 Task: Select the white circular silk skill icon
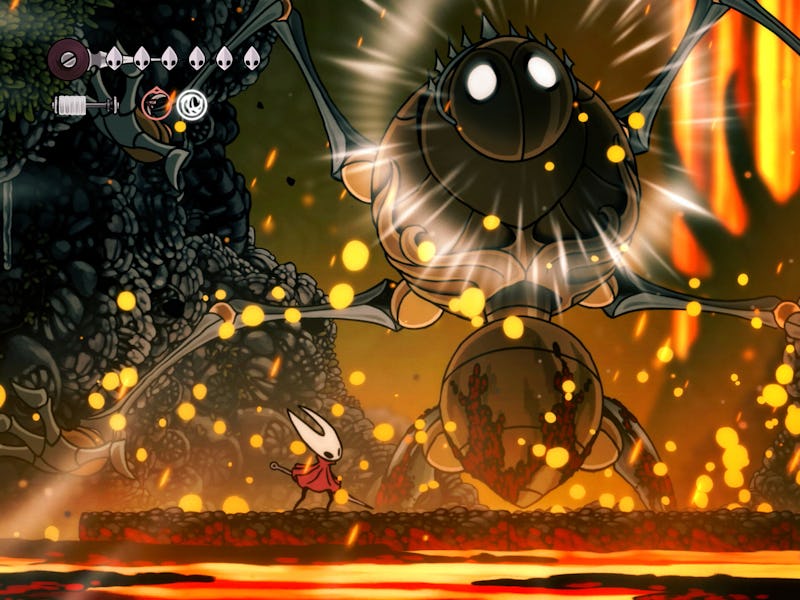190,102
